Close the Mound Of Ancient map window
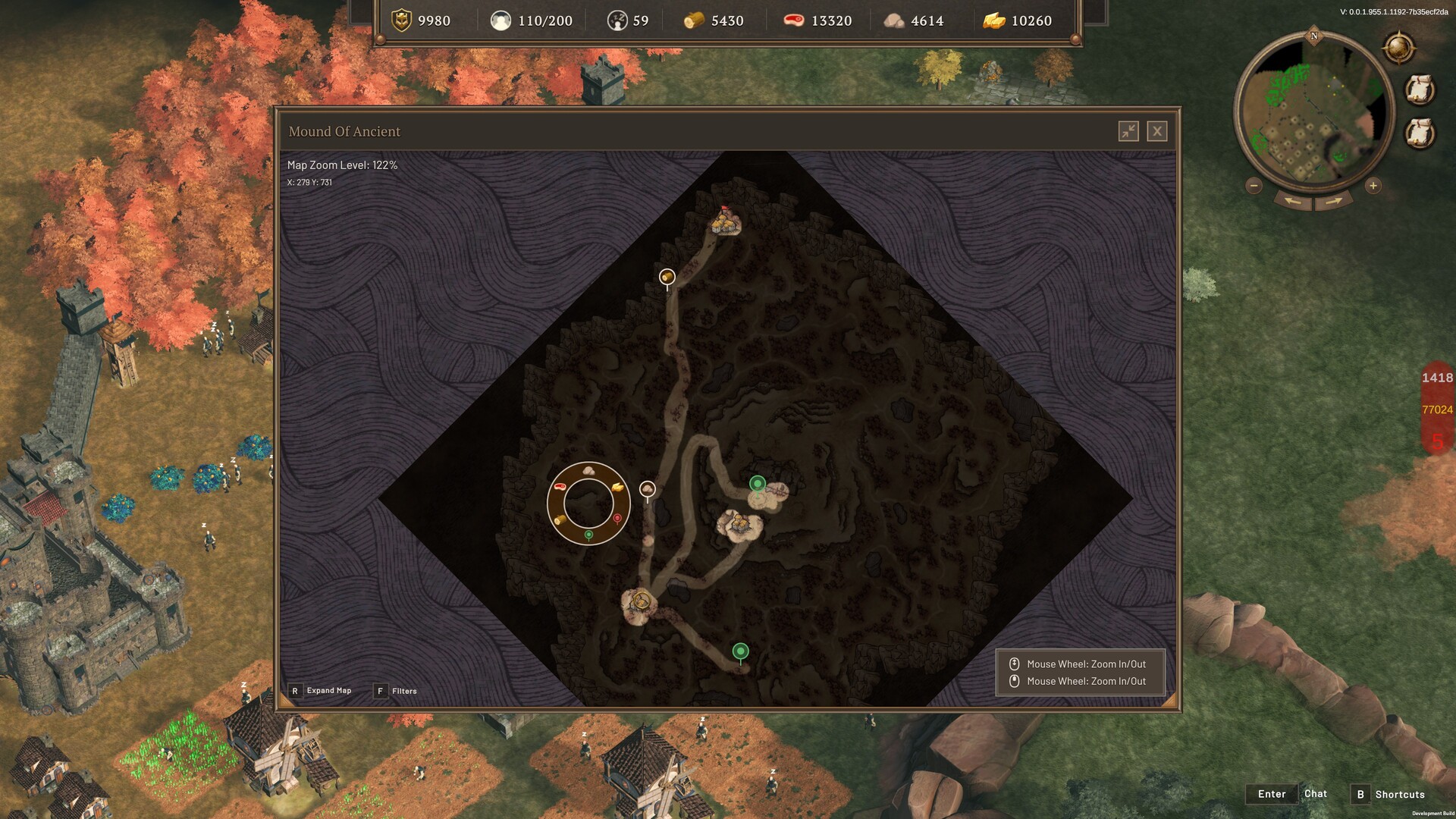Image resolution: width=1456 pixels, height=819 pixels. coord(1156,131)
